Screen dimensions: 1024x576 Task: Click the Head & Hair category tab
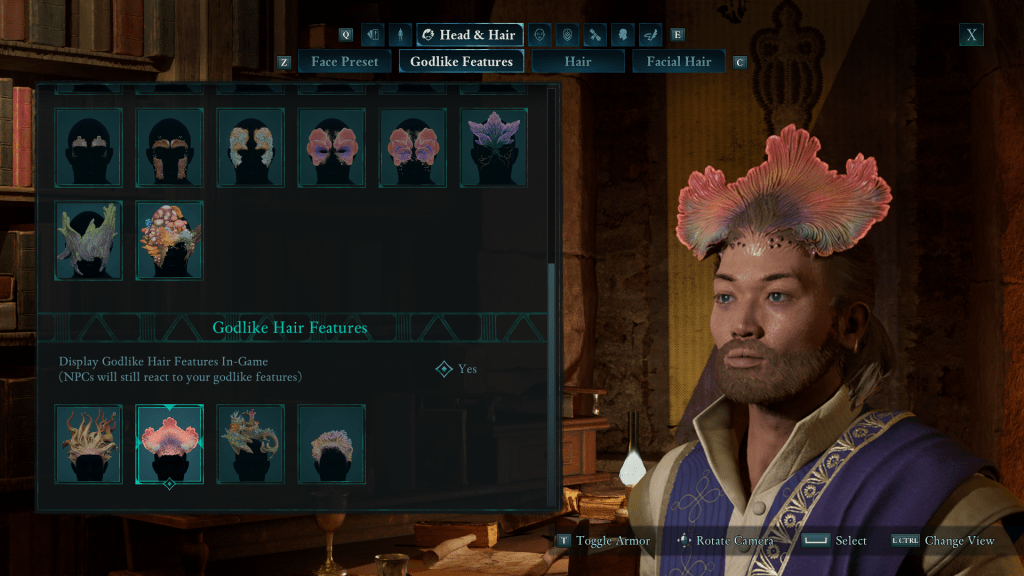click(x=469, y=36)
